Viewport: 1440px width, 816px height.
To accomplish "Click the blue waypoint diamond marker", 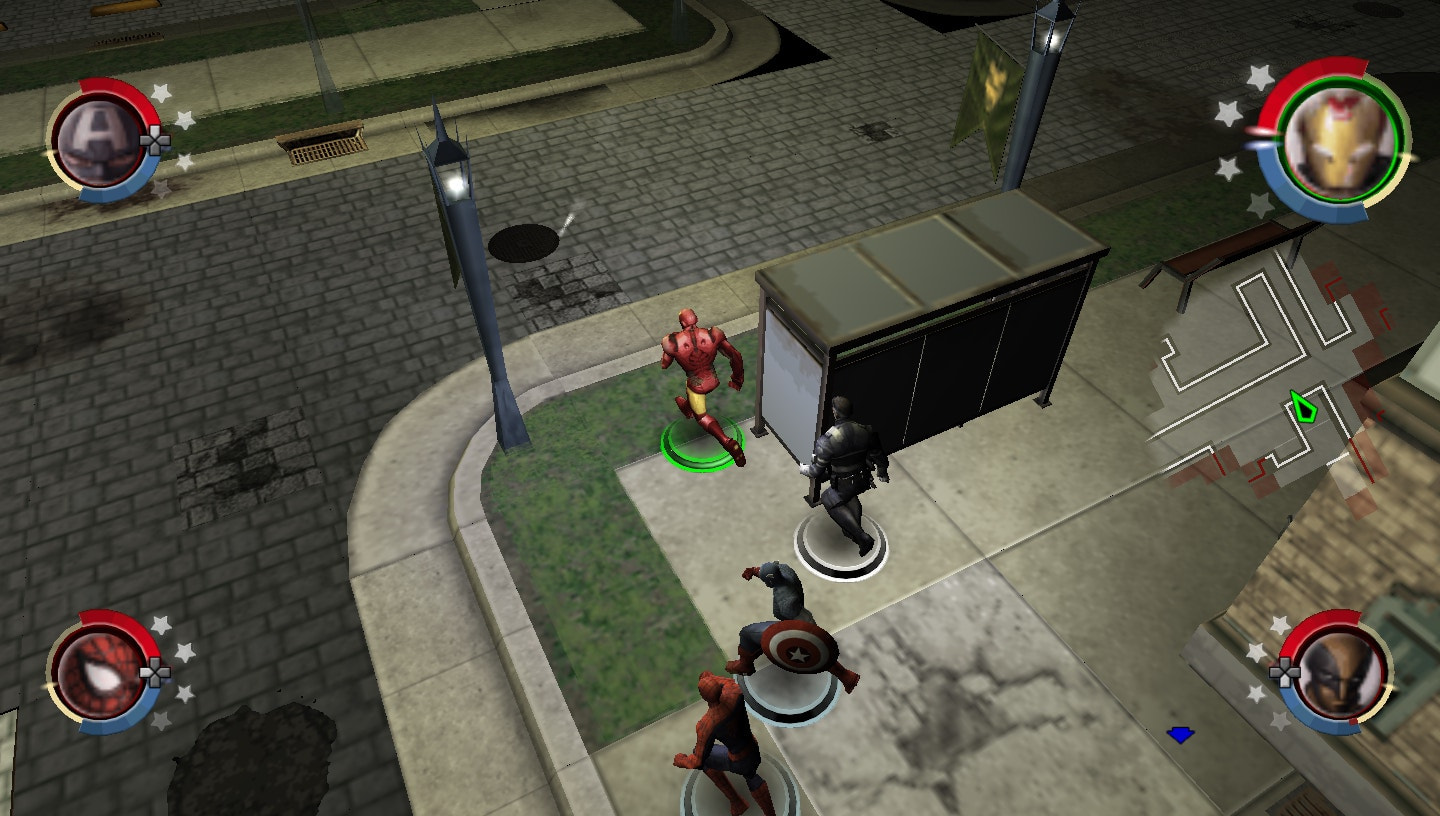I will (1178, 735).
